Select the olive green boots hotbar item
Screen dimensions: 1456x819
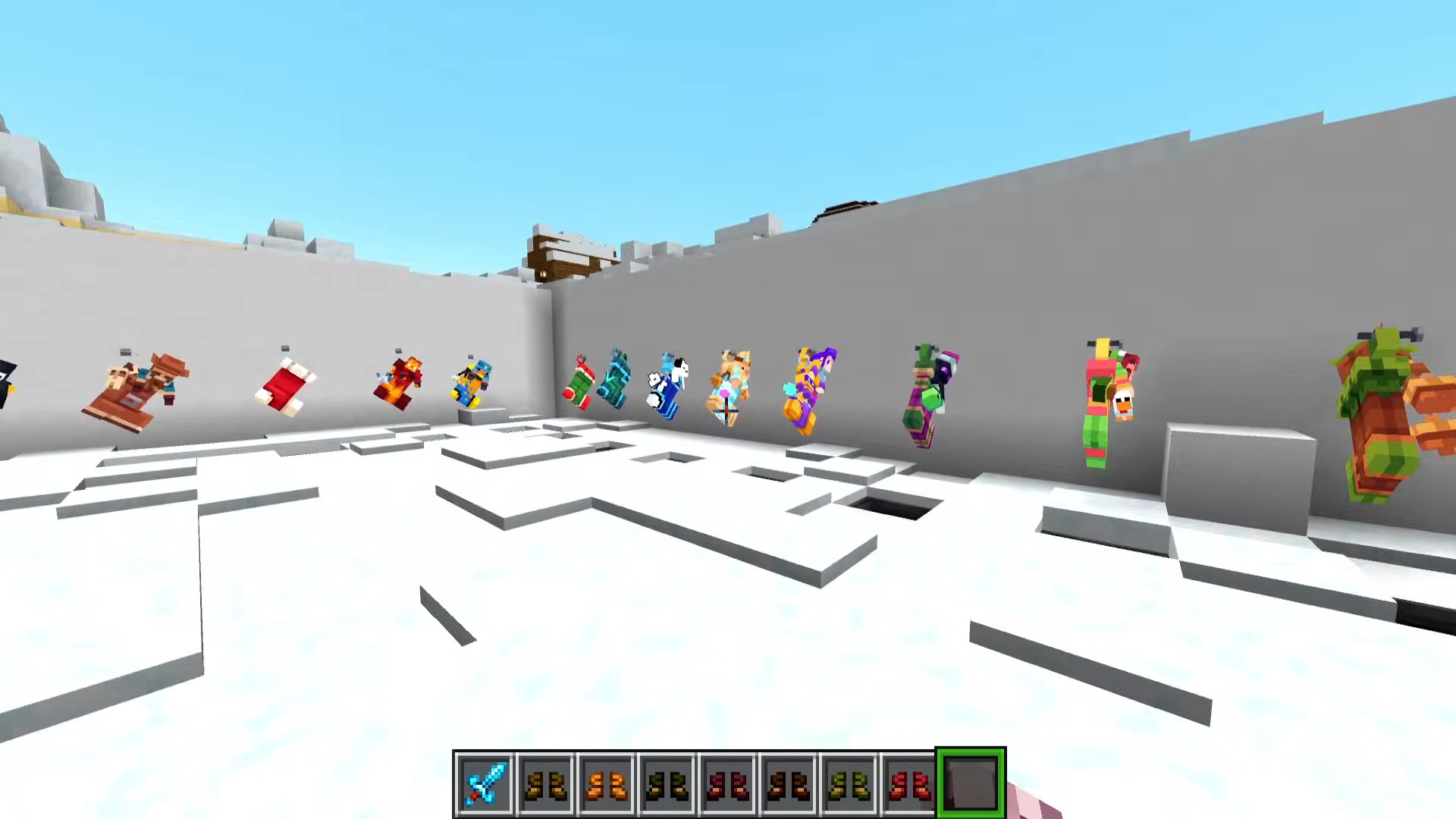click(849, 782)
